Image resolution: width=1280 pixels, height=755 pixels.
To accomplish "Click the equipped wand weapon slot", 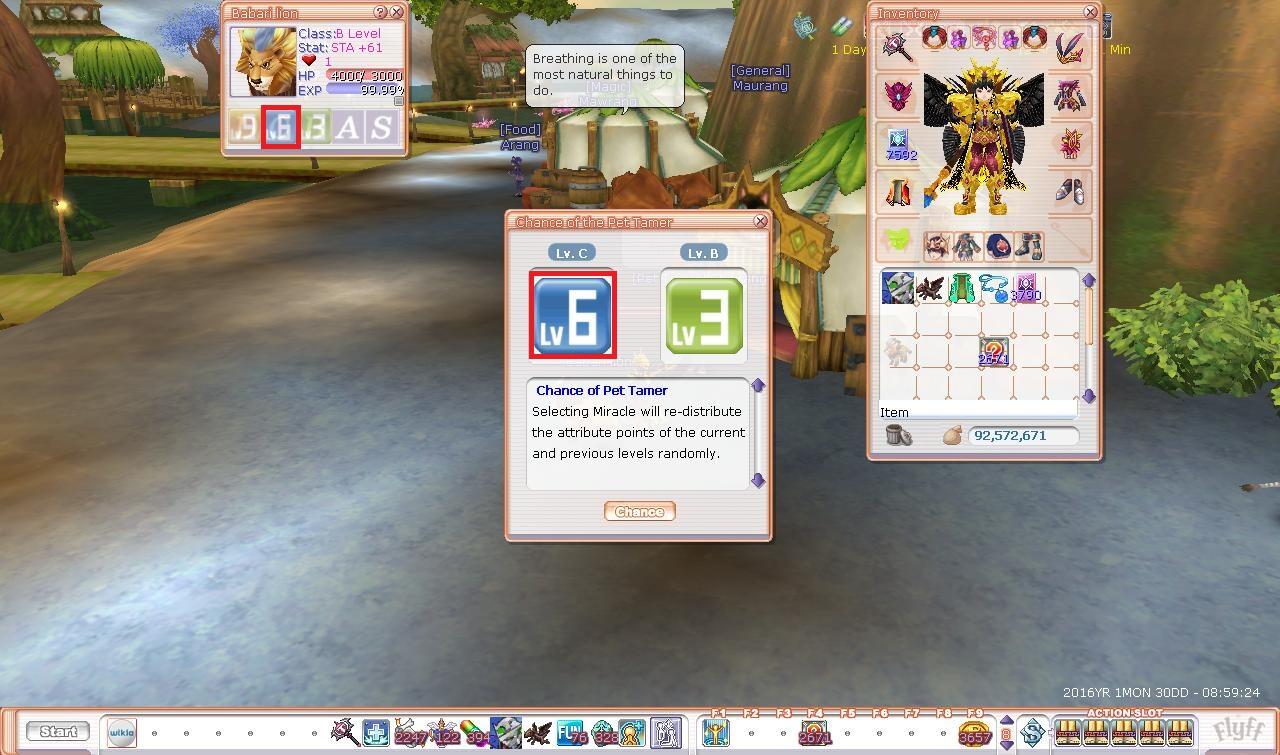I will pos(896,45).
